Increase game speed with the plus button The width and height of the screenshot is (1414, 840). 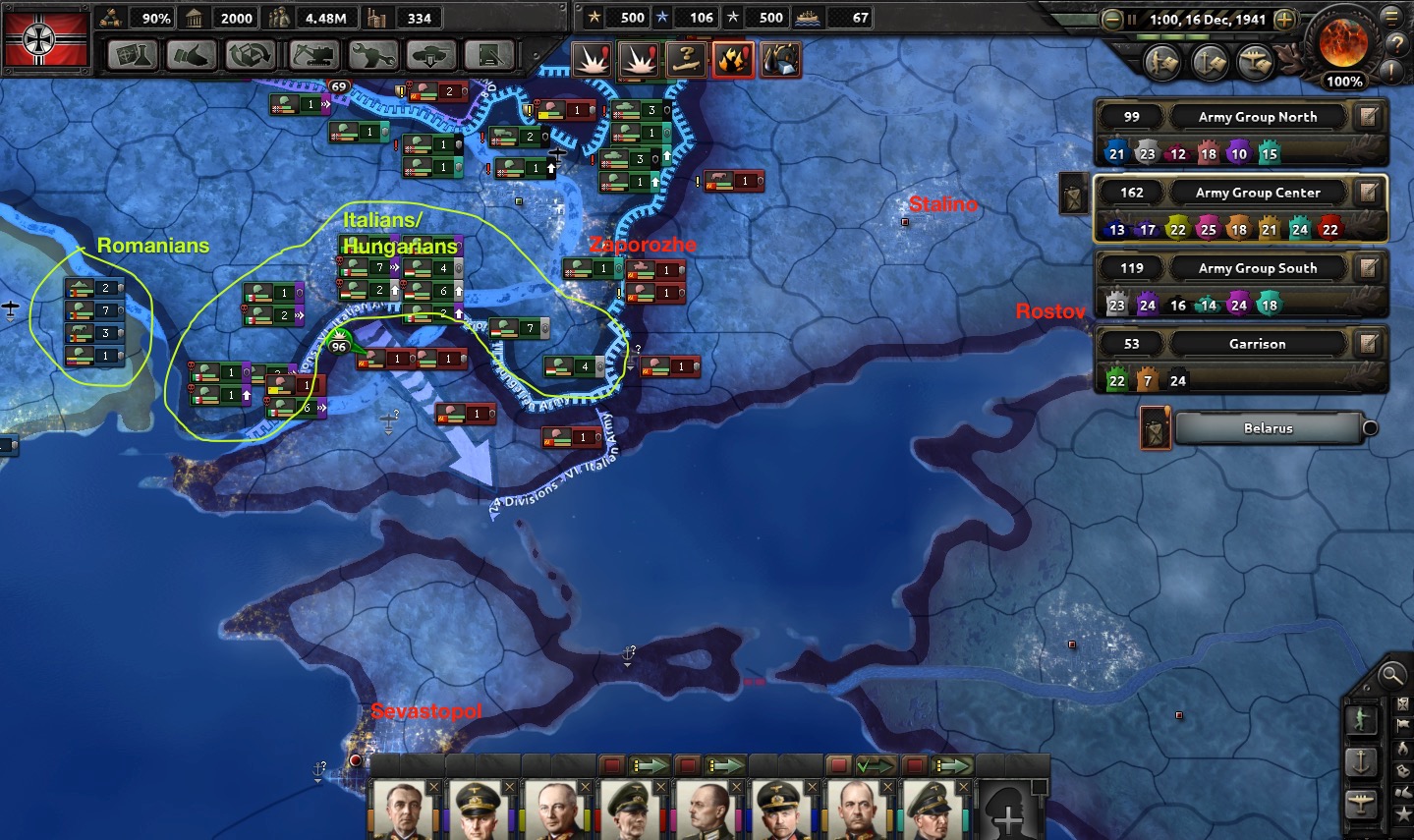(x=1284, y=19)
